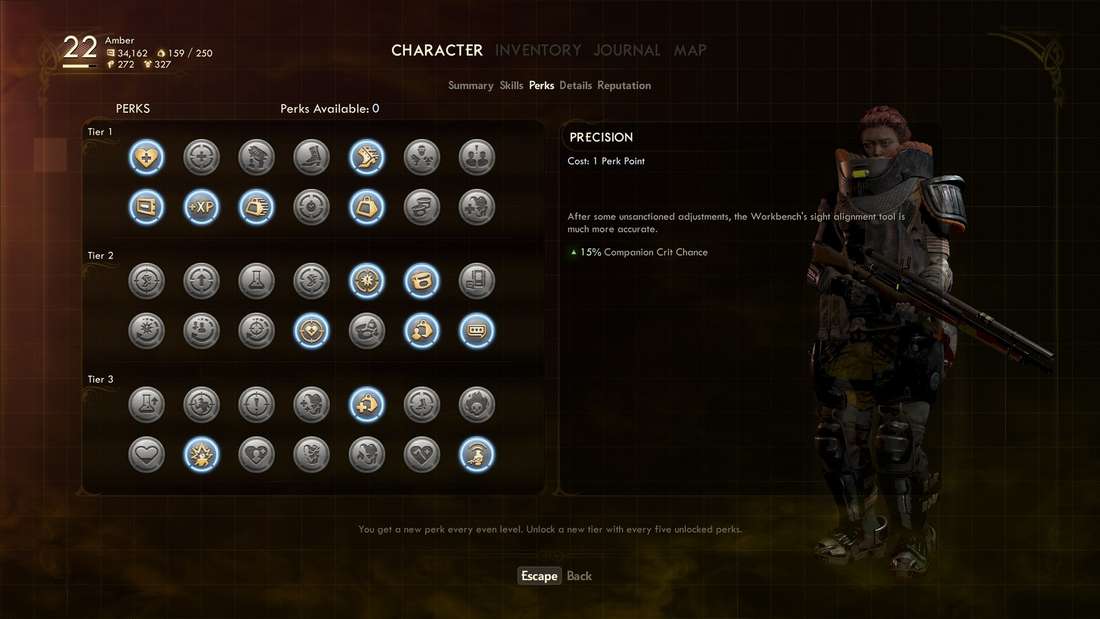Select the heart-in-crosshair perk

tap(311, 331)
